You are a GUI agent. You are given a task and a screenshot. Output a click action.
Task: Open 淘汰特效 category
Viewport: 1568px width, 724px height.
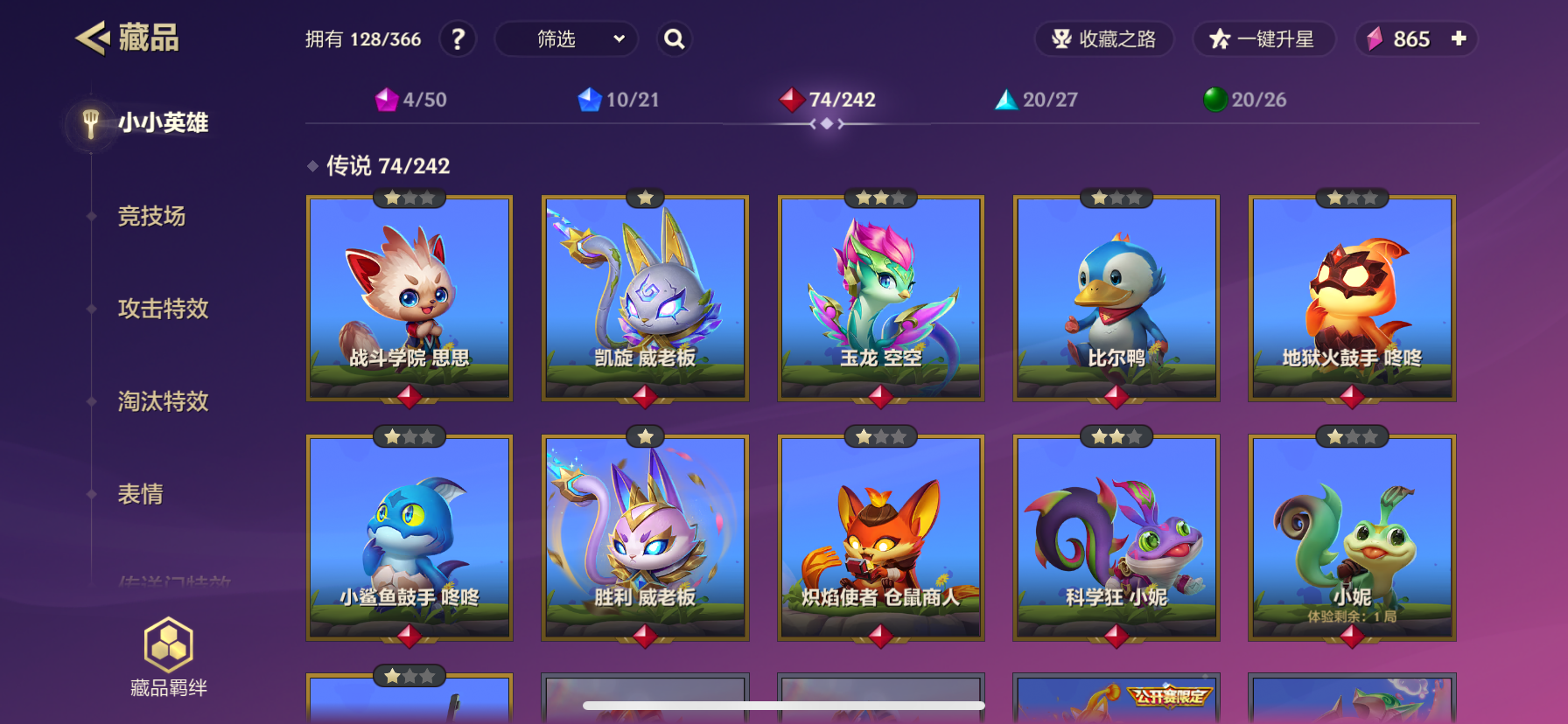[163, 401]
